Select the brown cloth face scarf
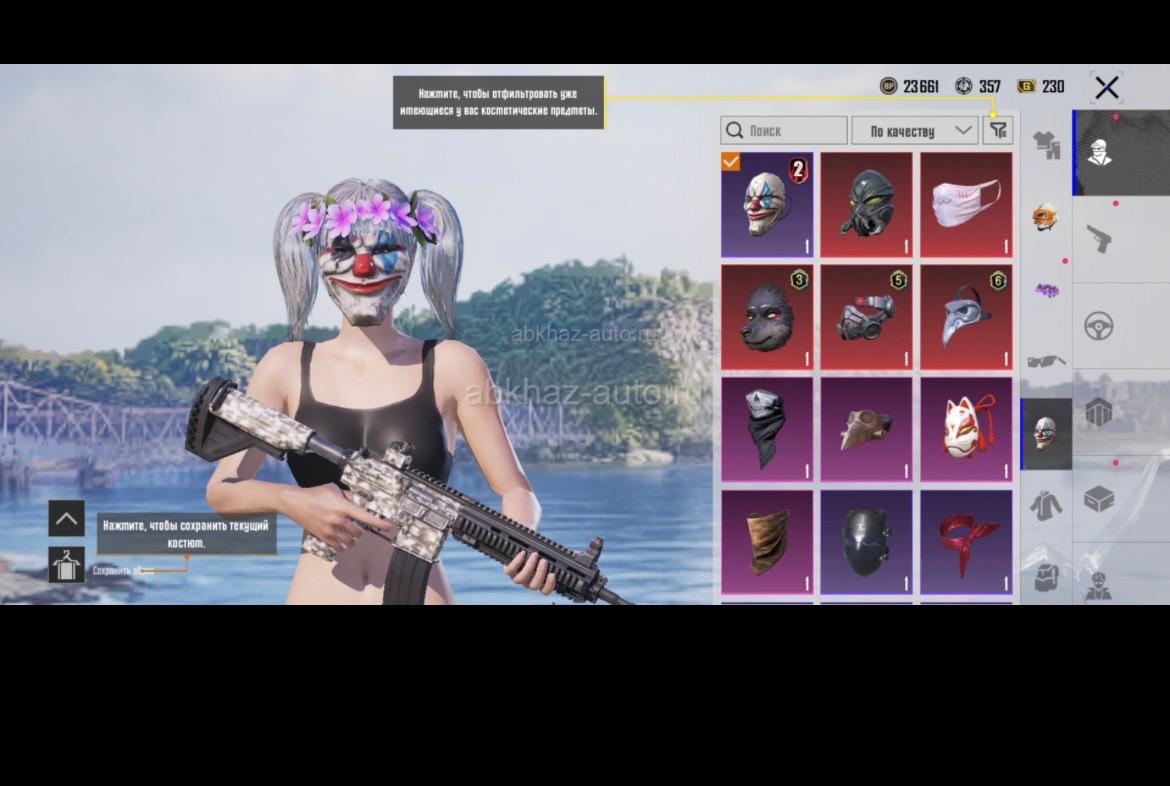Screen dimensions: 1170x786 (x=767, y=542)
